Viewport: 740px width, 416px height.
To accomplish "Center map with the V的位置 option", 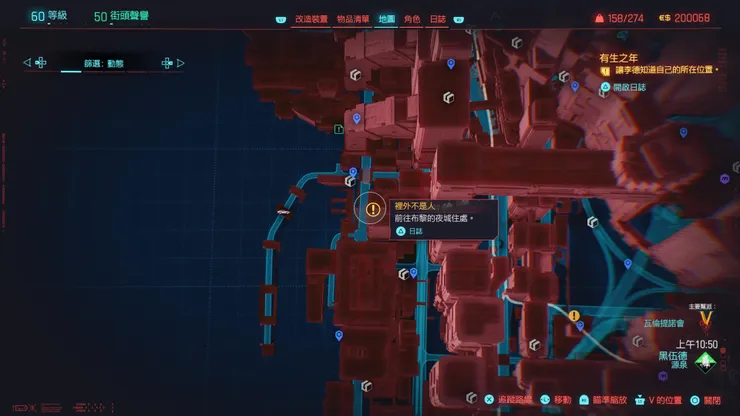I will (x=658, y=399).
